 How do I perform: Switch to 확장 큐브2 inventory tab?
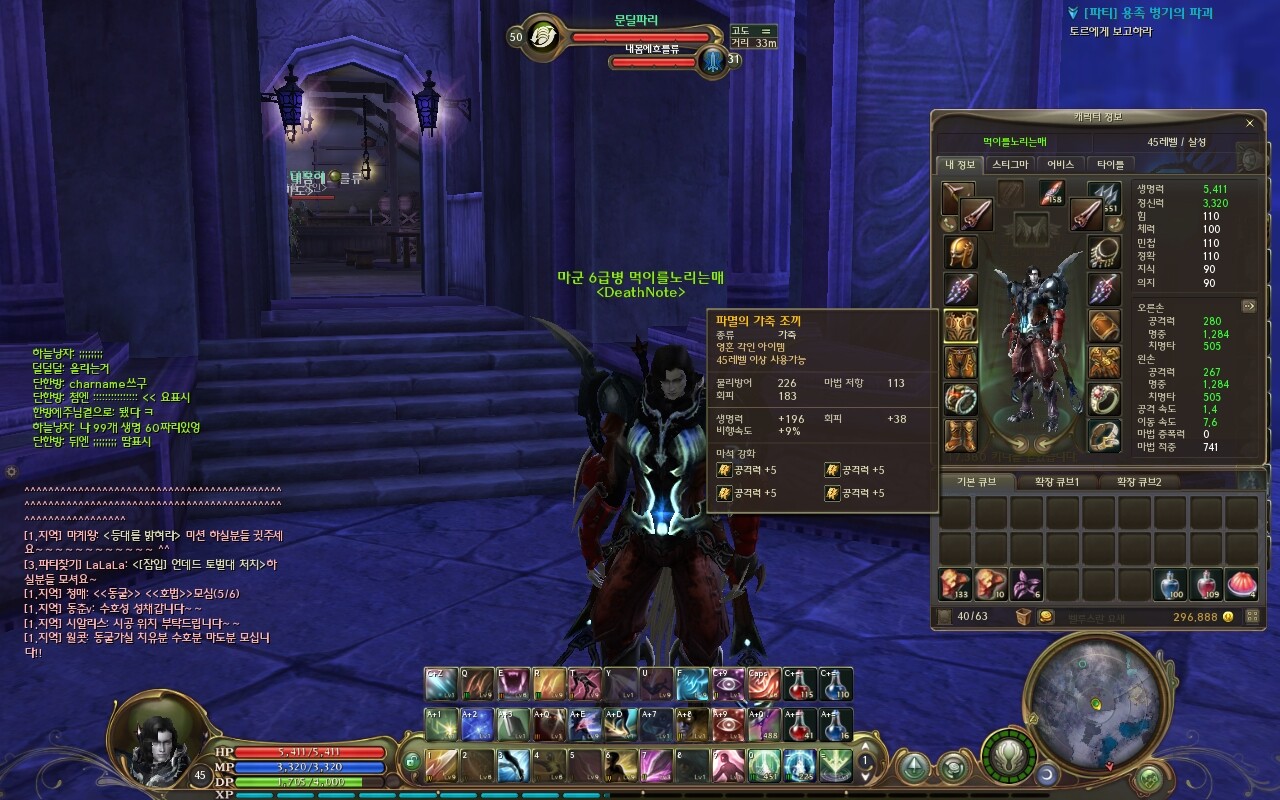pyautogui.click(x=1138, y=482)
